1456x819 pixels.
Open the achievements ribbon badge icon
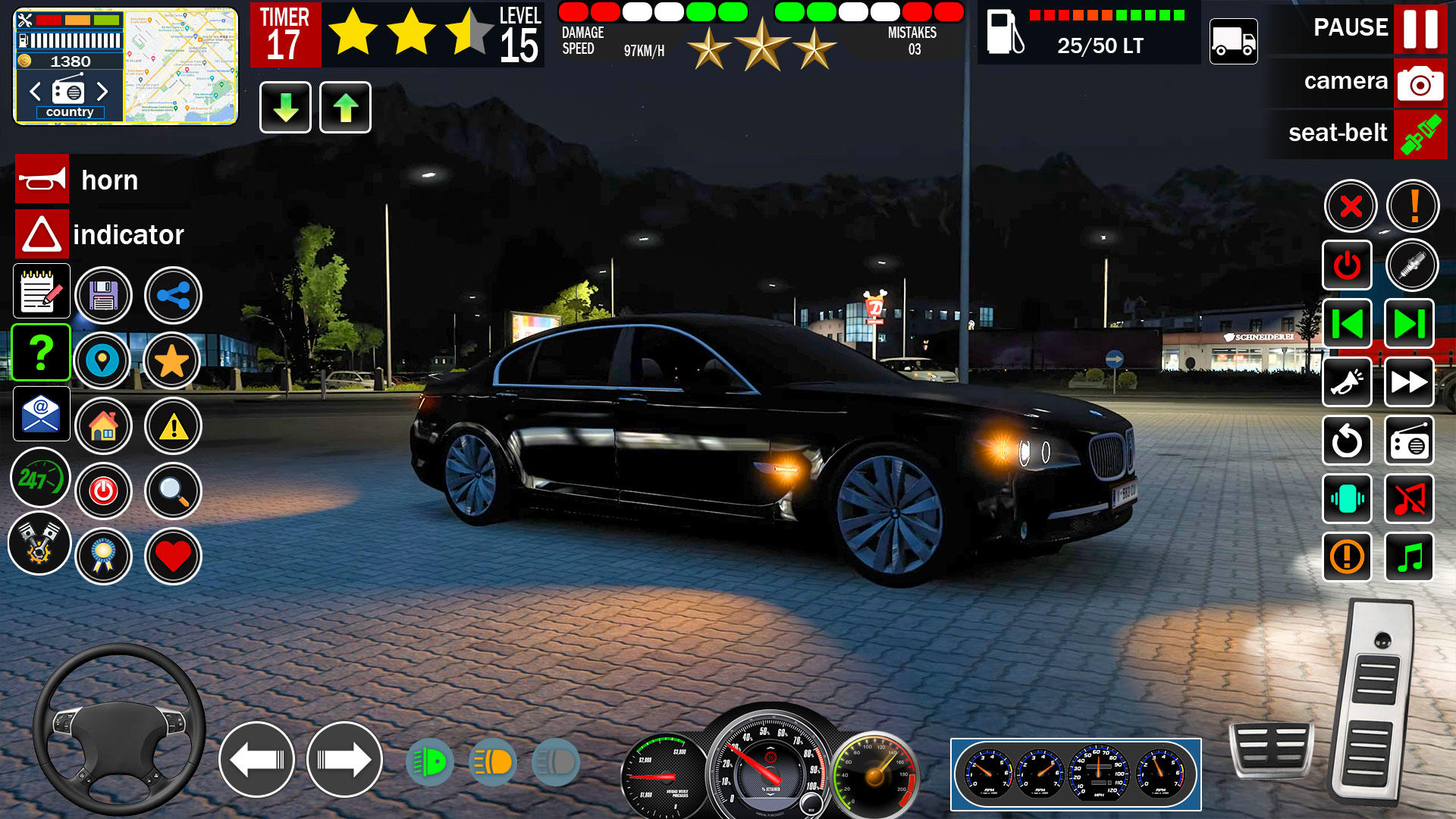pos(104,556)
